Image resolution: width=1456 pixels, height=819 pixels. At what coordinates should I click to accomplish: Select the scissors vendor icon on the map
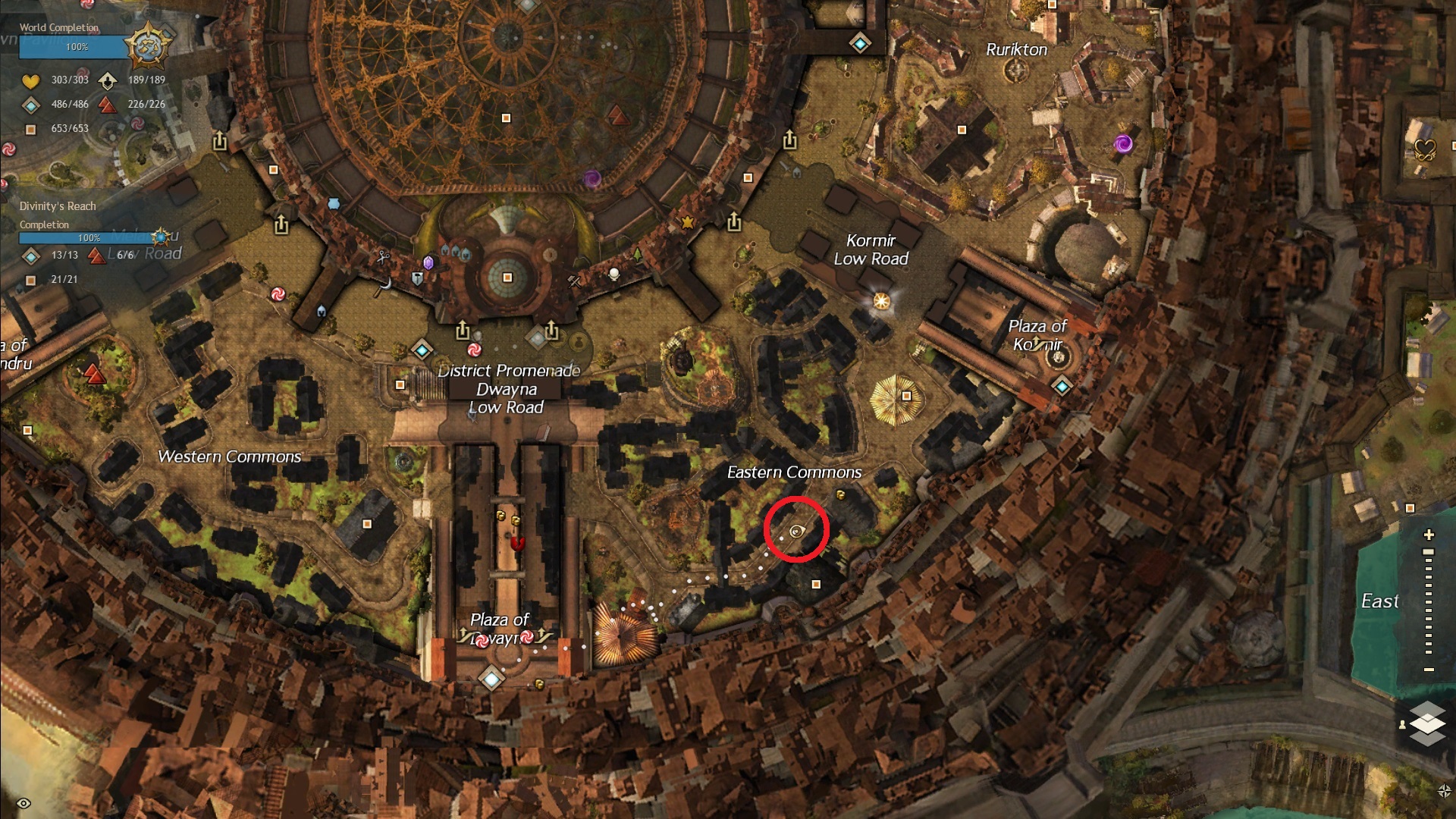pyautogui.click(x=384, y=257)
